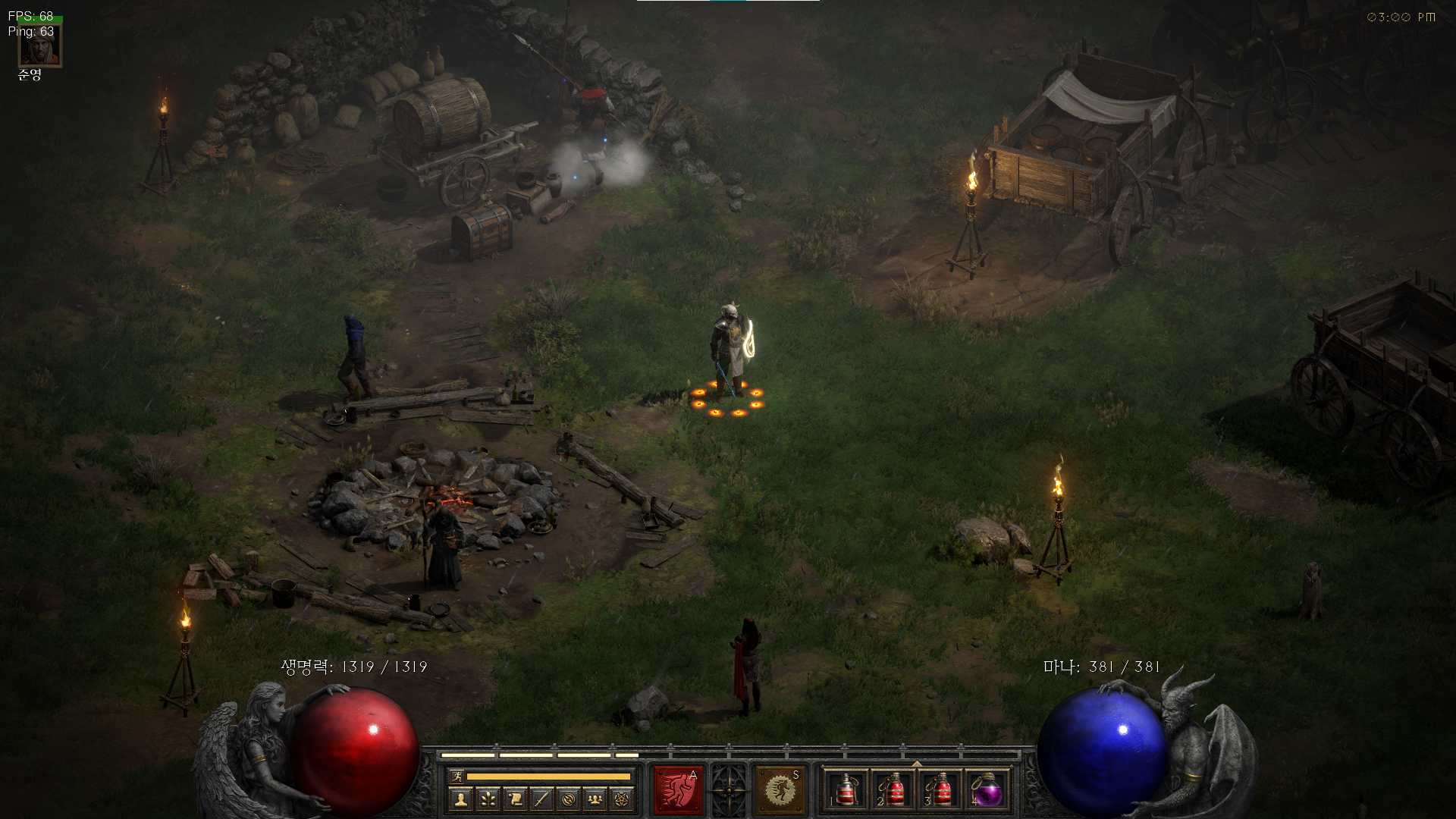Expand the potion belt with the arrow

917,764
